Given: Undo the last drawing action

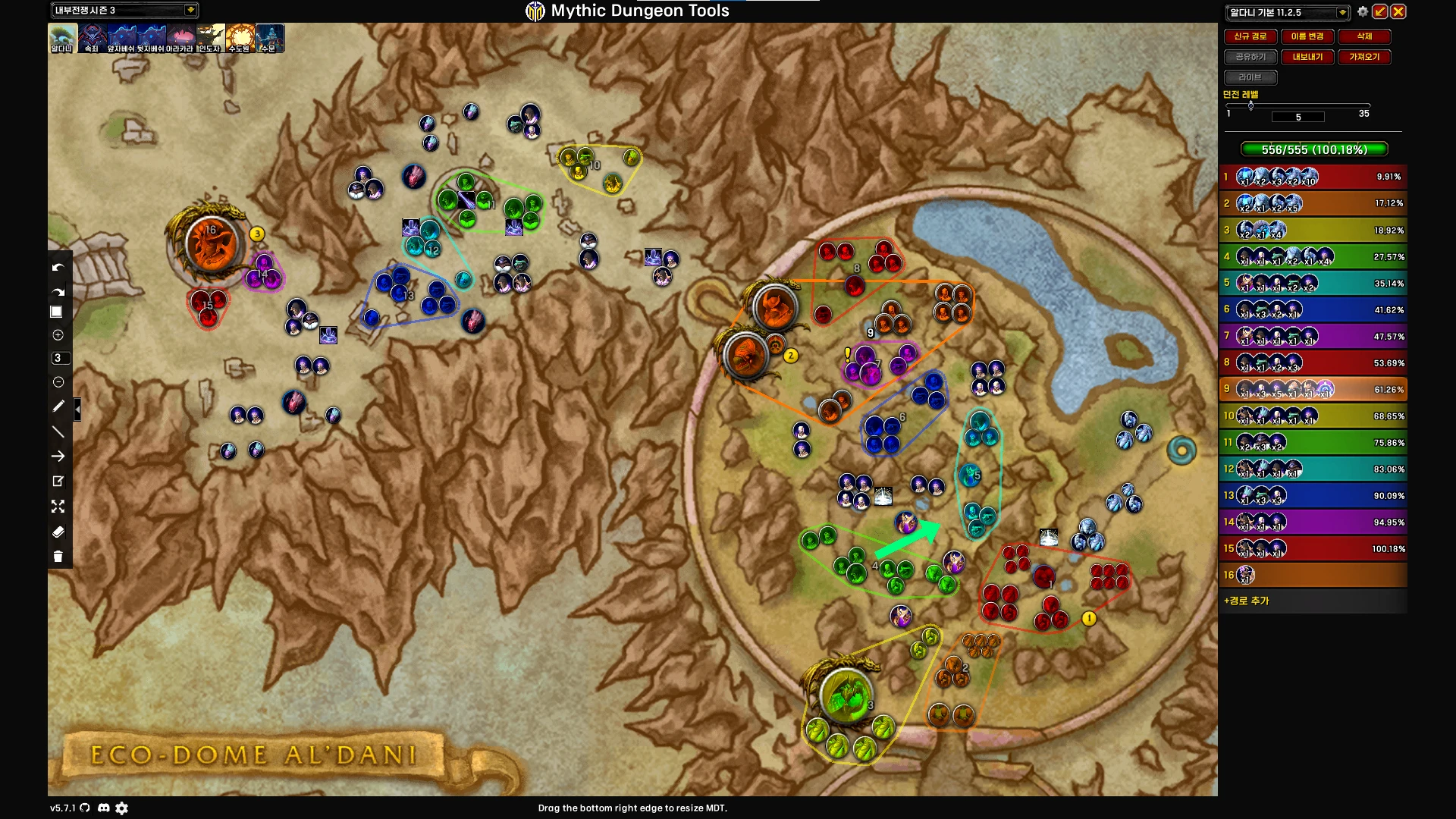Looking at the screenshot, I should (x=58, y=267).
